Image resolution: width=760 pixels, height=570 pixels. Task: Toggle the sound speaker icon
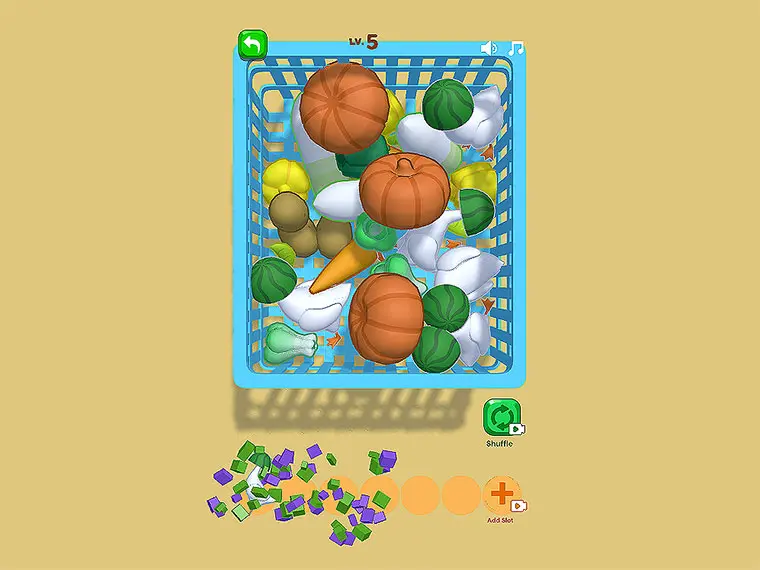(x=489, y=48)
